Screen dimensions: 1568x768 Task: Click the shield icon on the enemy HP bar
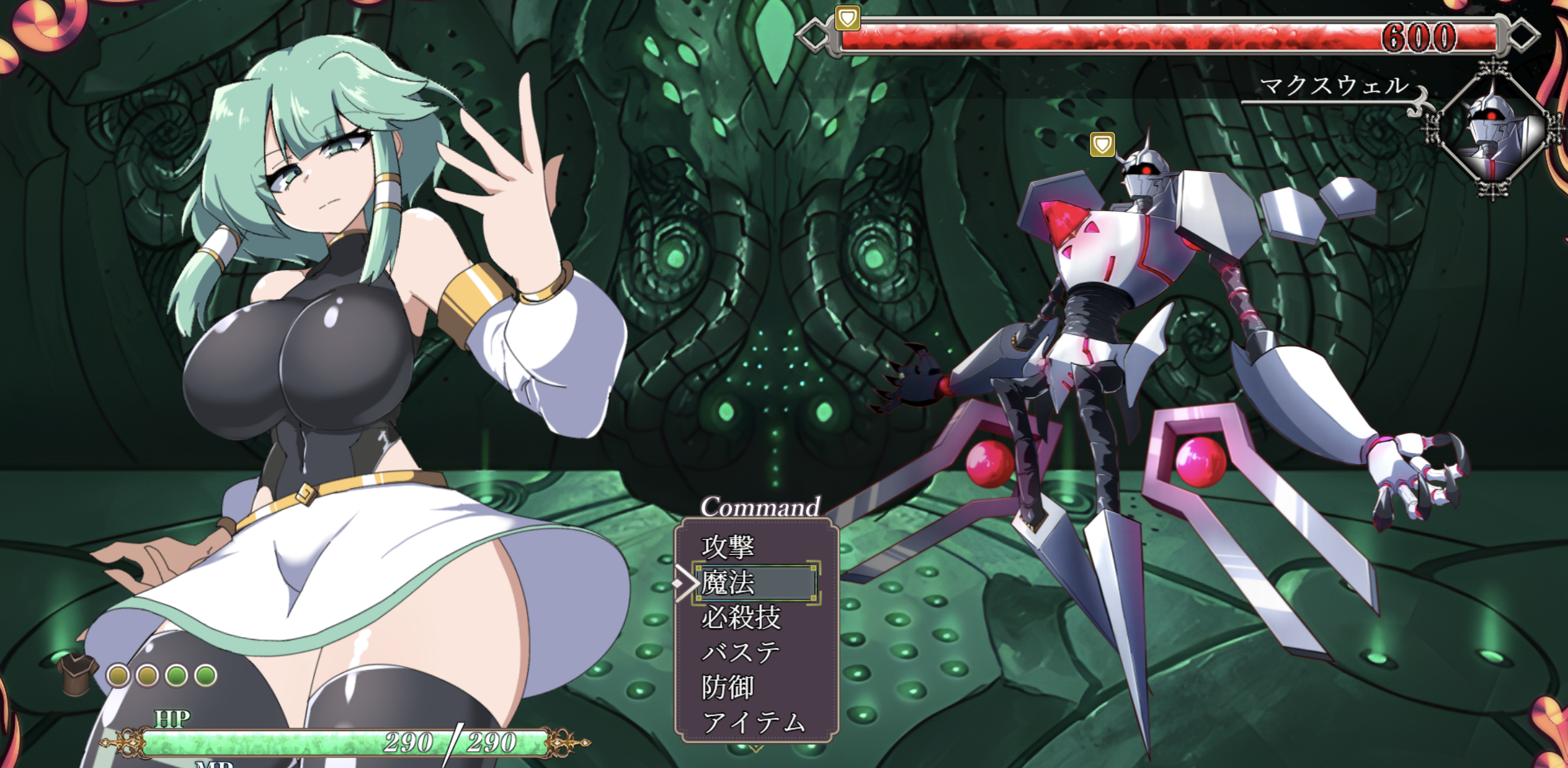coord(847,18)
